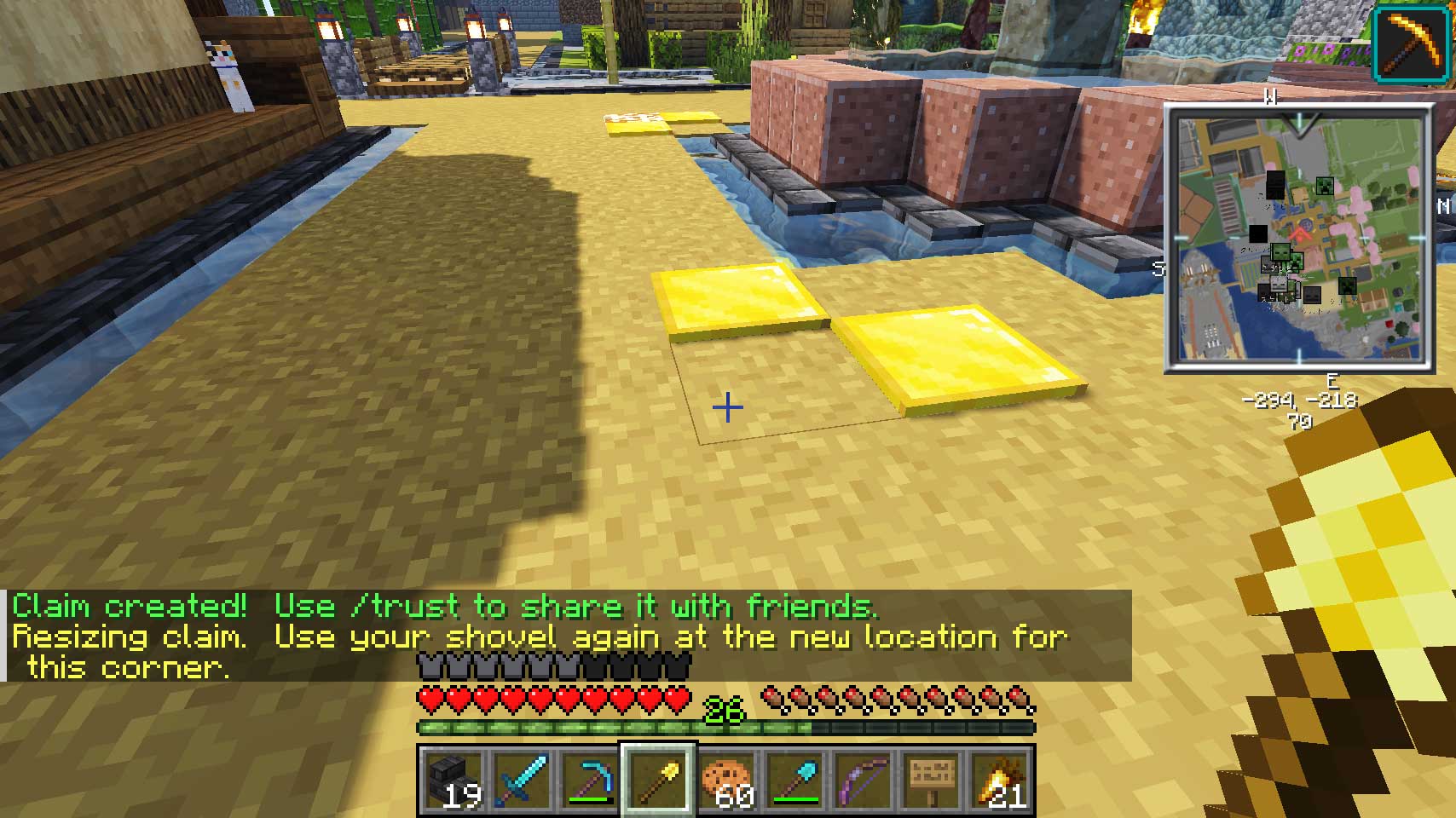This screenshot has height=818, width=1456.
Task: Select the torch stack in the hotbar
Action: point(1001,781)
